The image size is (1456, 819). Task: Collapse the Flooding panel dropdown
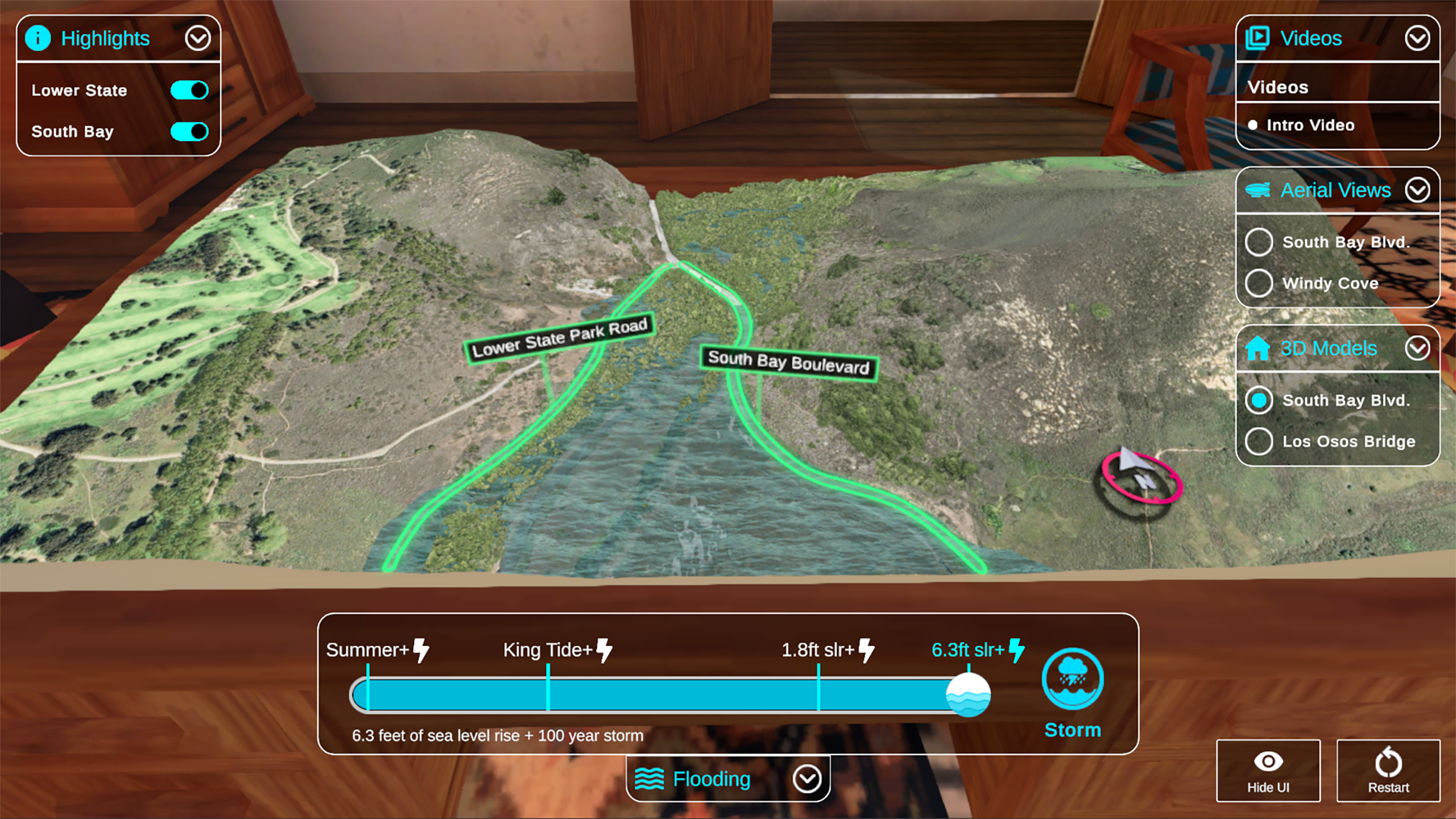point(807,779)
